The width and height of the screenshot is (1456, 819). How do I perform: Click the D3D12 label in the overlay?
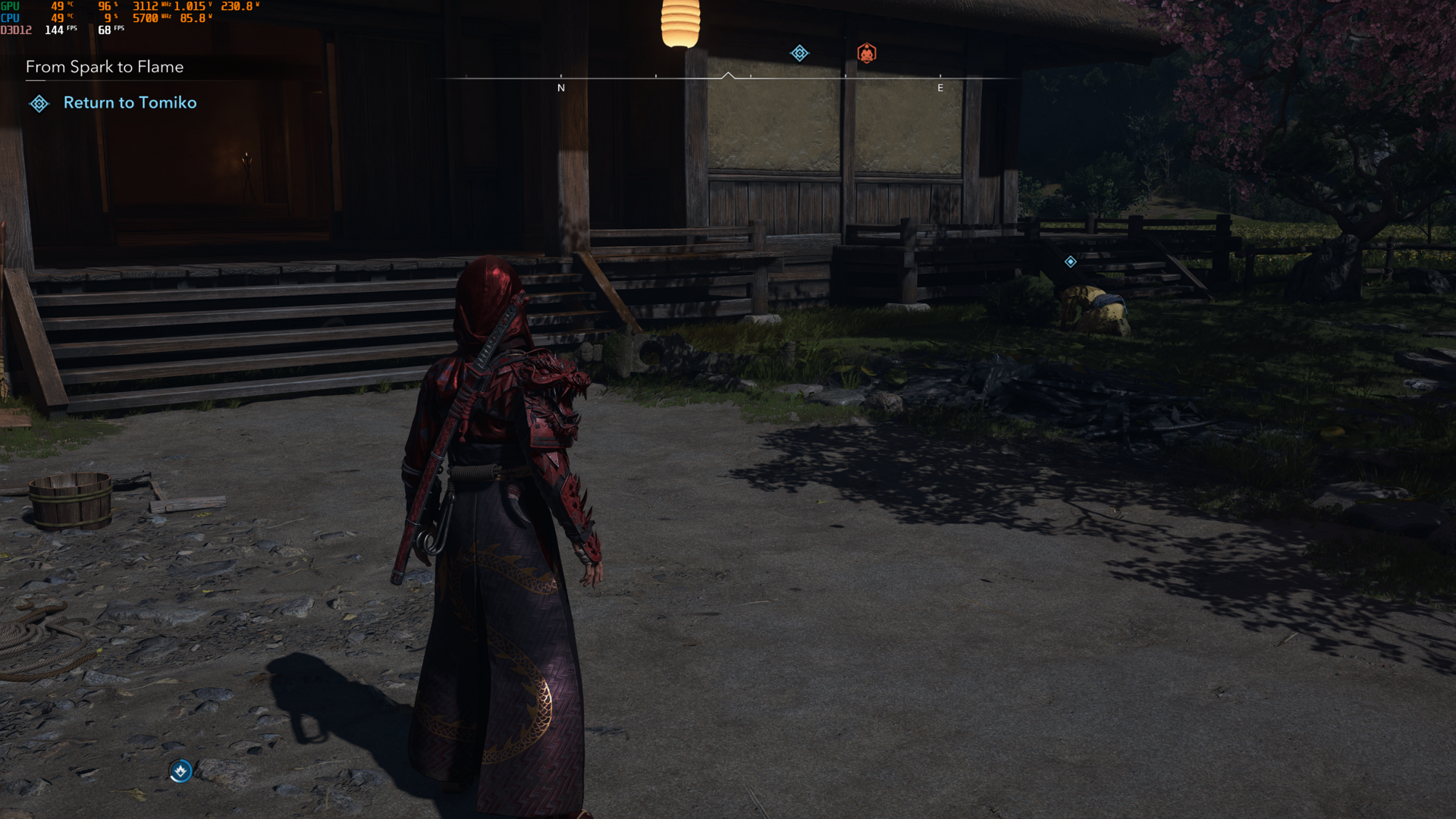(x=15, y=30)
